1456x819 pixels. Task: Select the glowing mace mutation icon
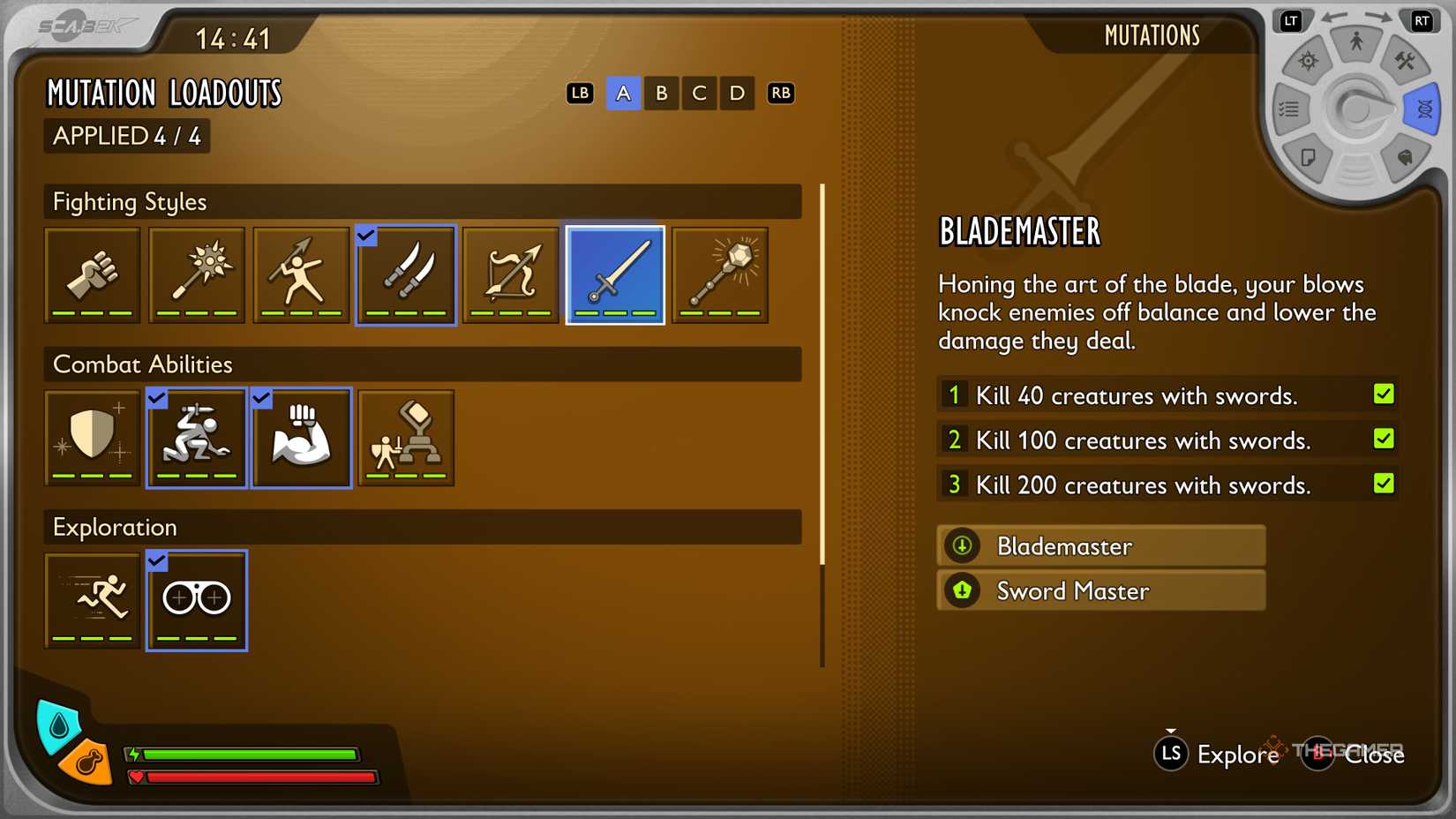[x=719, y=274]
